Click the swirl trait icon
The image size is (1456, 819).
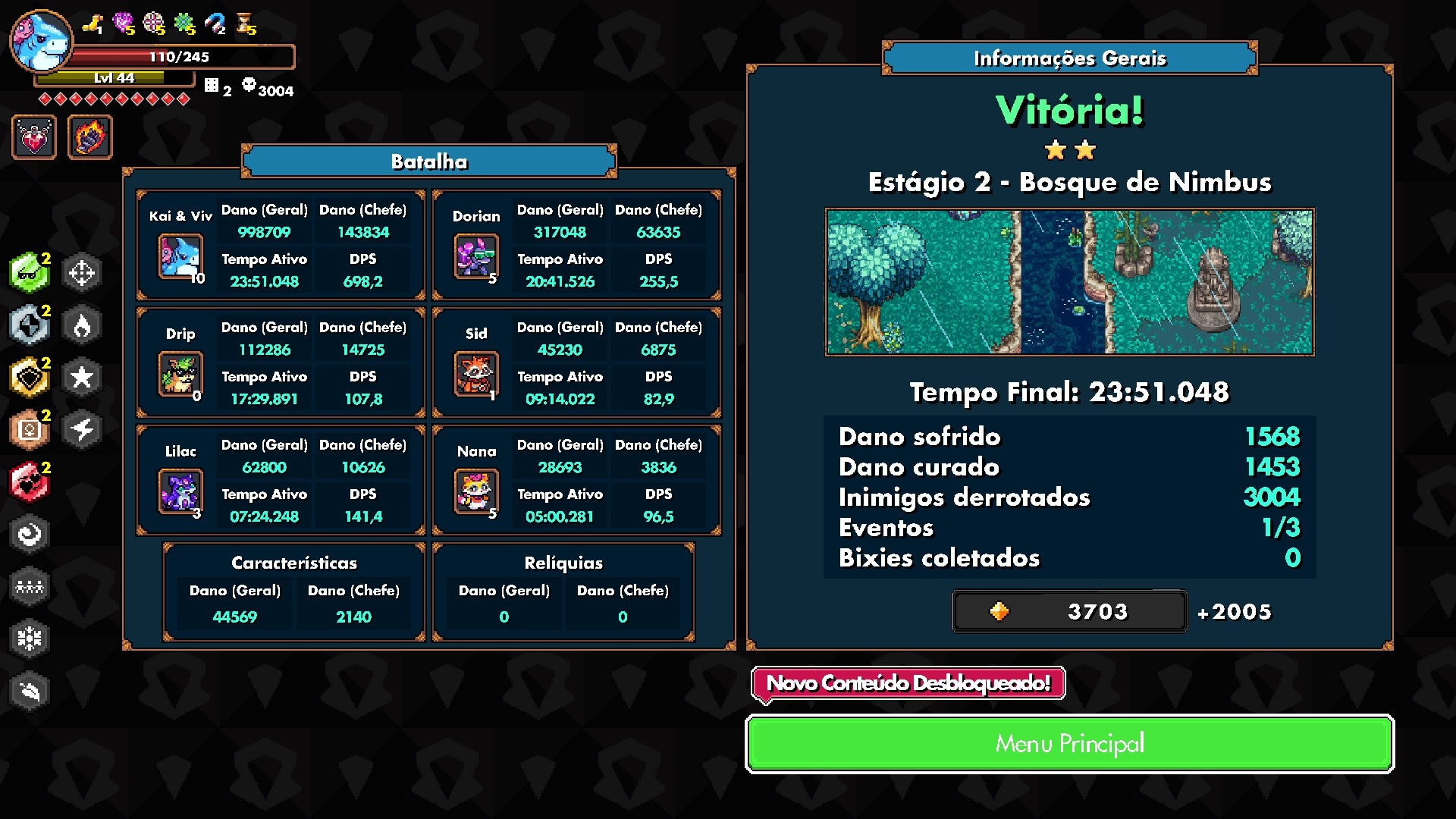coord(29,534)
